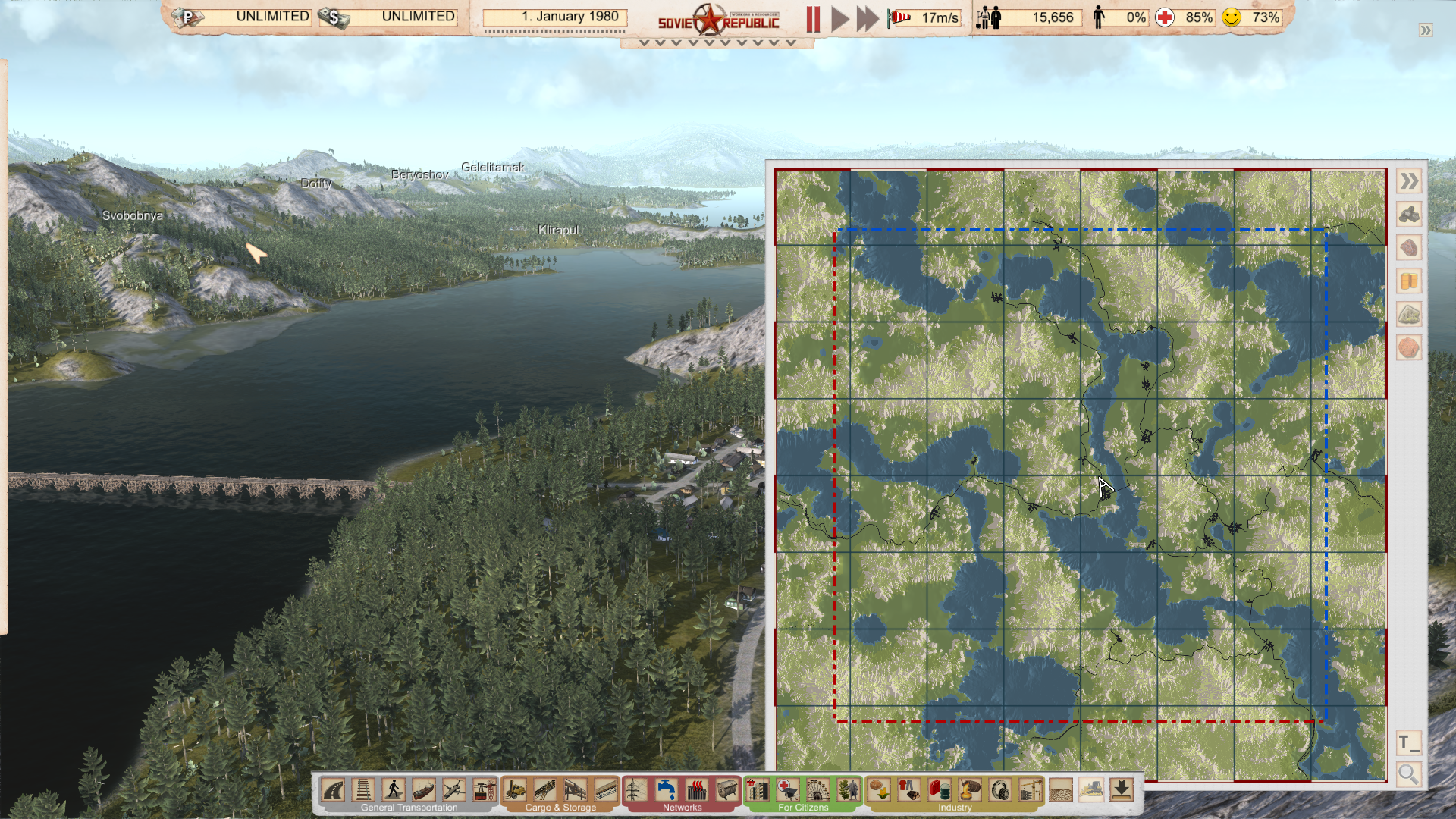Enable the iron ore deposits overlay
Image resolution: width=1456 pixels, height=819 pixels.
(x=1409, y=247)
